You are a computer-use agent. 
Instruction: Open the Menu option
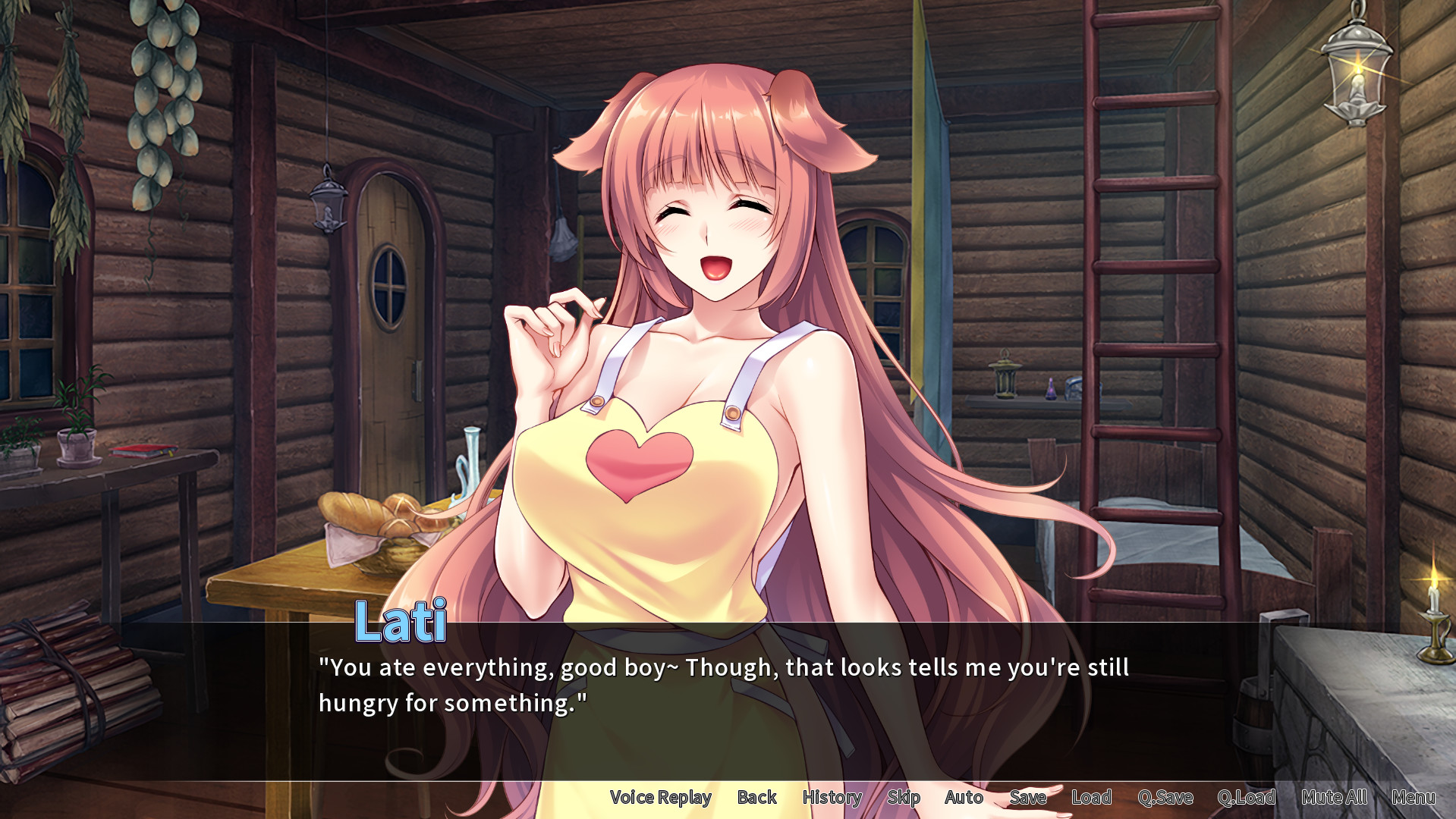(x=1414, y=797)
